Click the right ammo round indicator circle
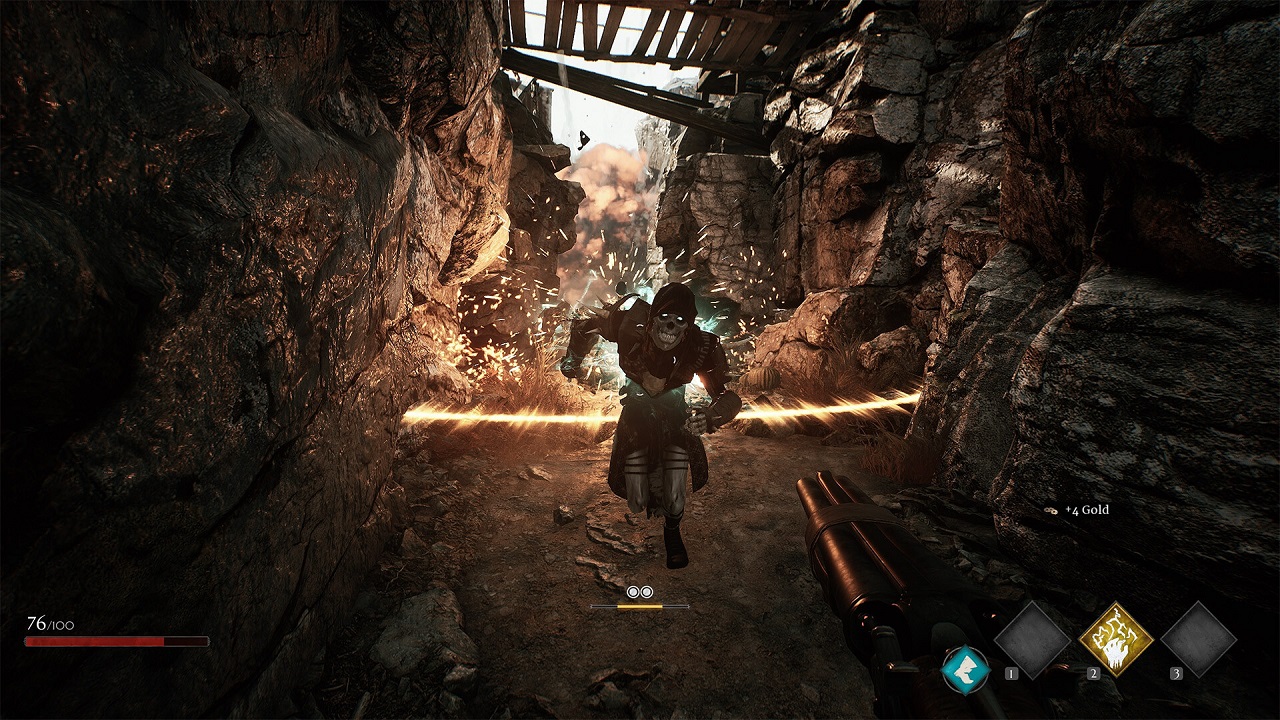The height and width of the screenshot is (720, 1280). click(x=647, y=592)
